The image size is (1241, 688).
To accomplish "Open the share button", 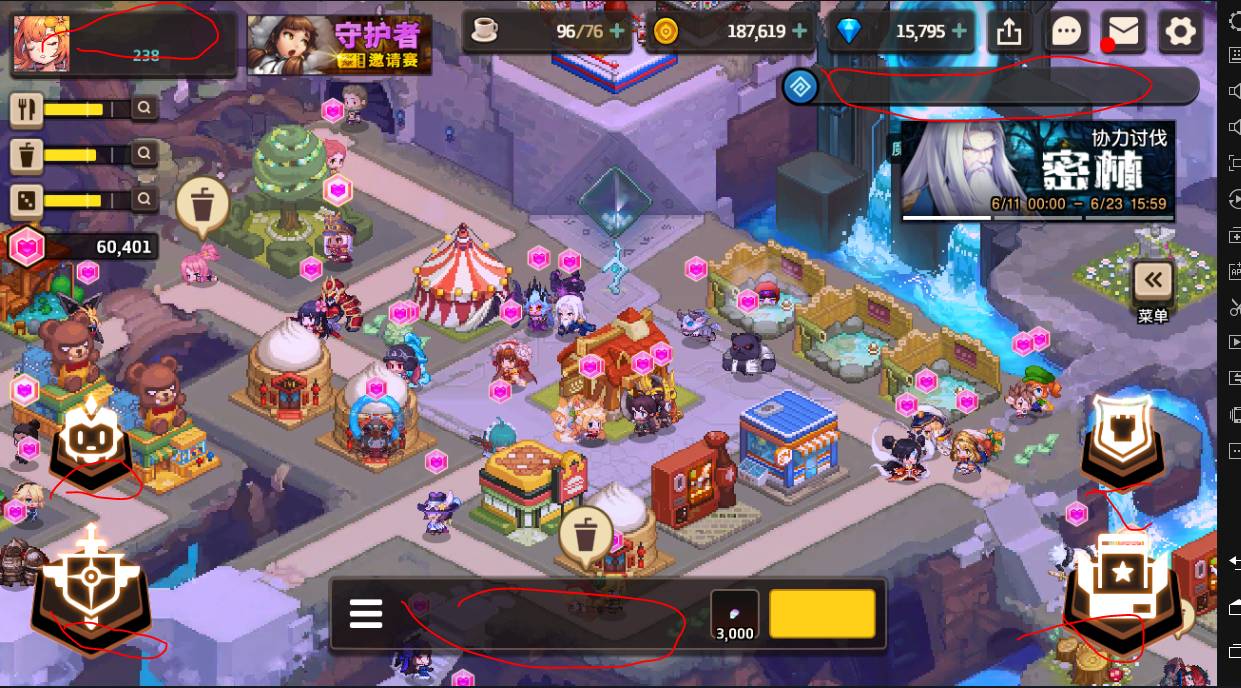I will click(x=1009, y=32).
